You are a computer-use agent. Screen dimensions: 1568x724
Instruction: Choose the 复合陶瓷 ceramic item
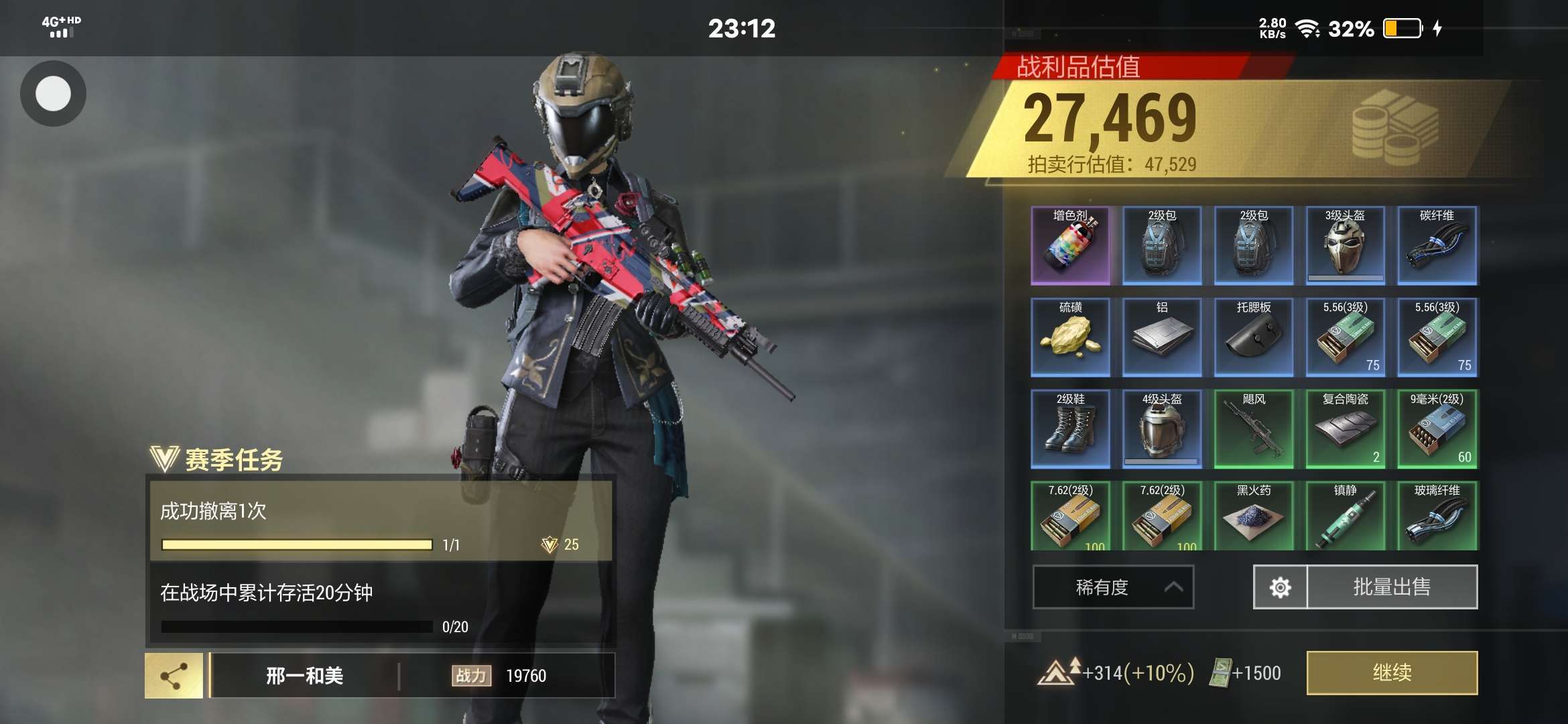1345,429
